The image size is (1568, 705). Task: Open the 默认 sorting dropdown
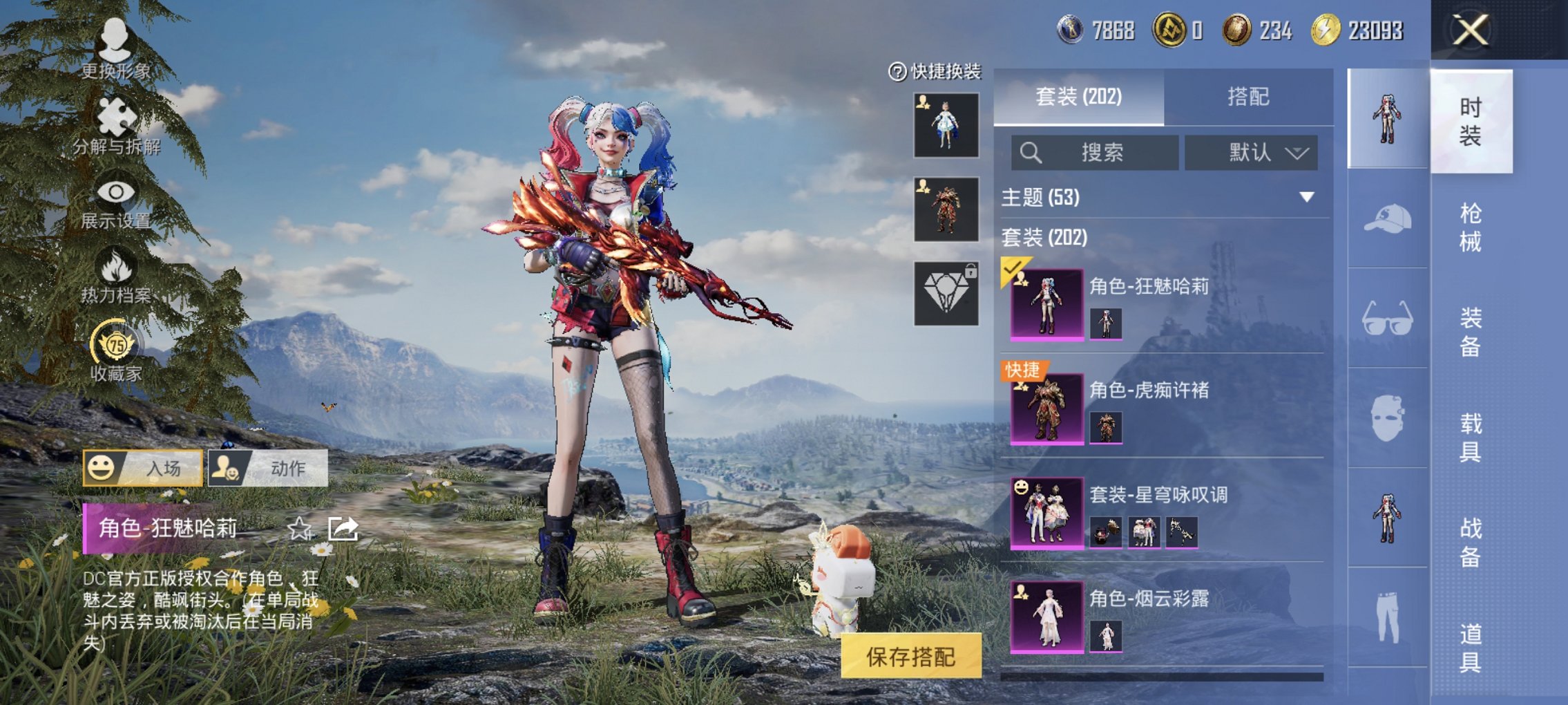(1251, 153)
